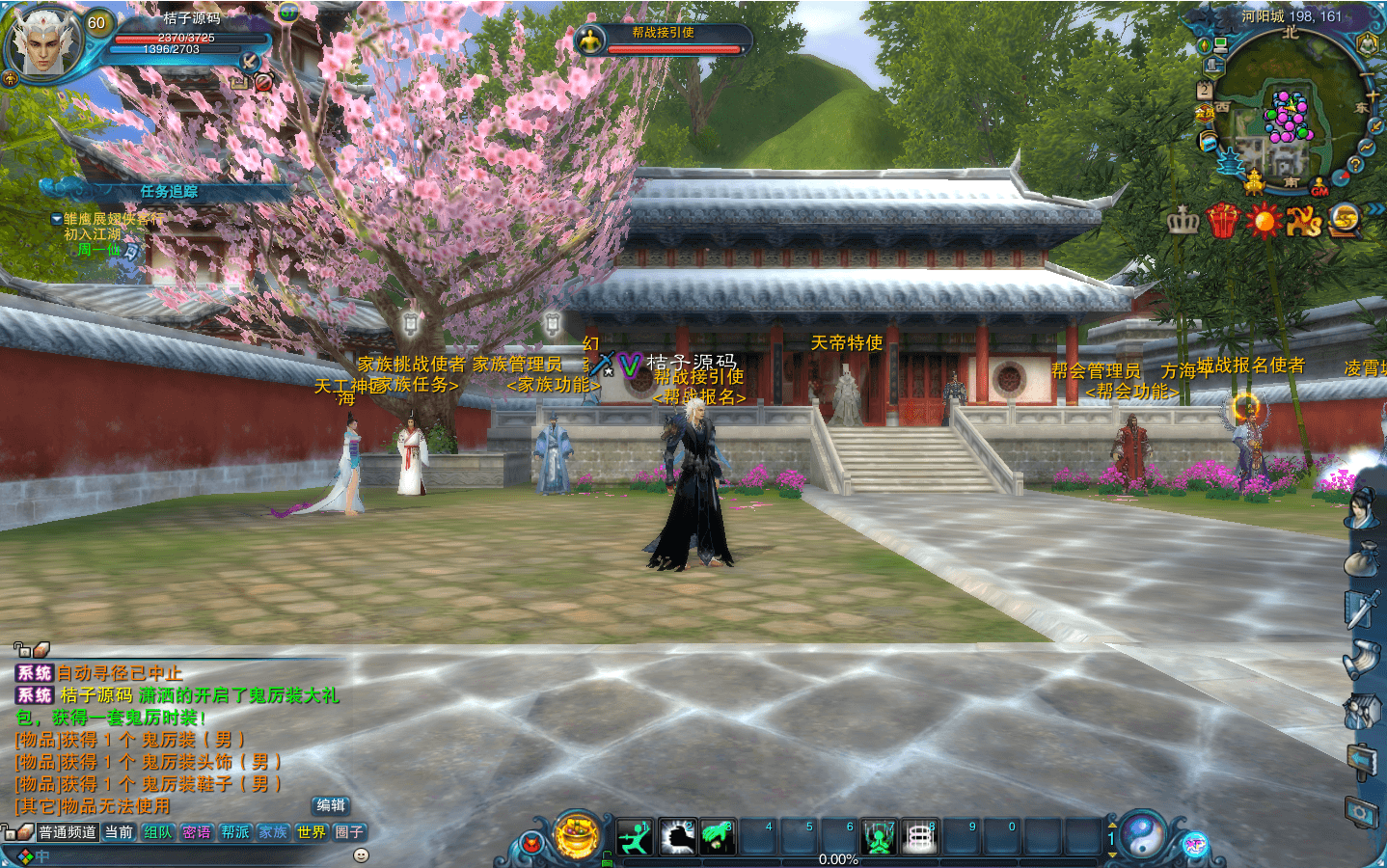Switch to the 组队 chat channel
1387x868 pixels.
[157, 832]
